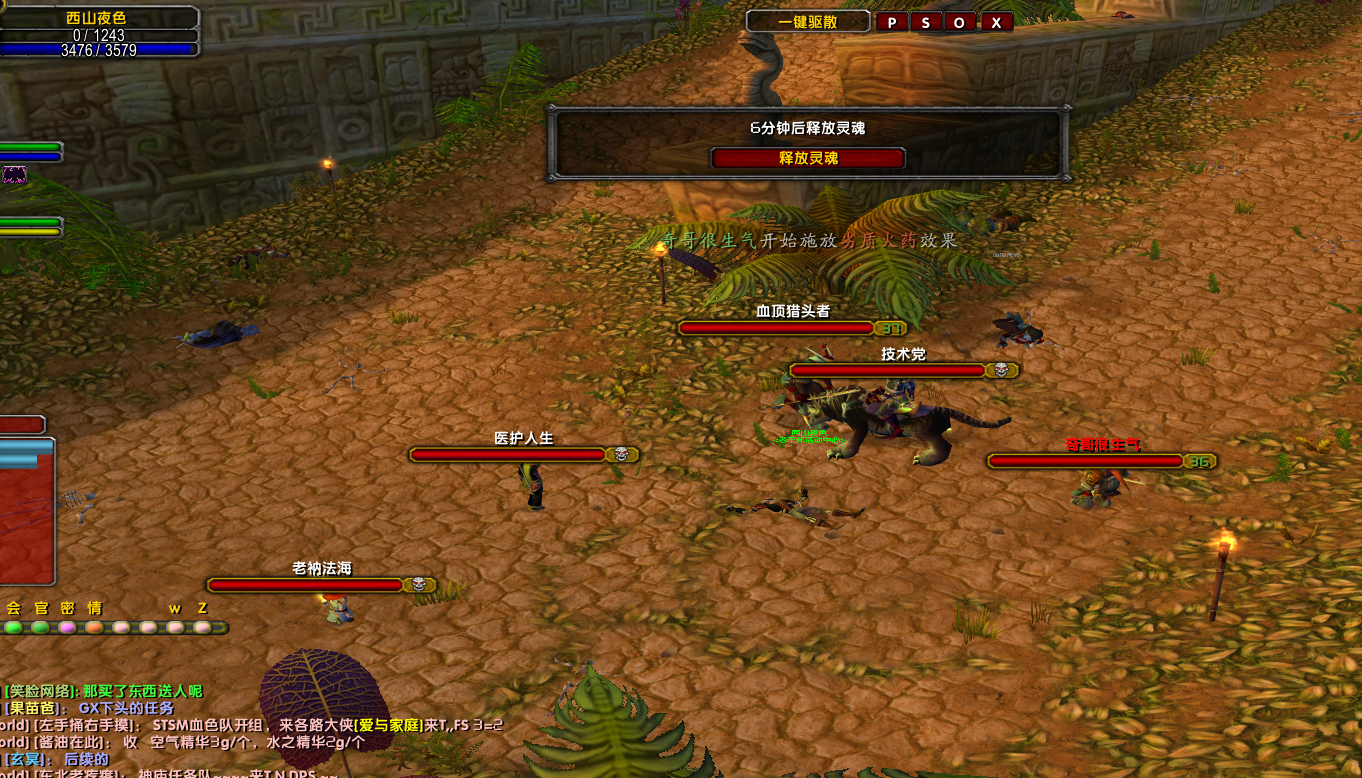Click the chat orb under Z

click(202, 628)
